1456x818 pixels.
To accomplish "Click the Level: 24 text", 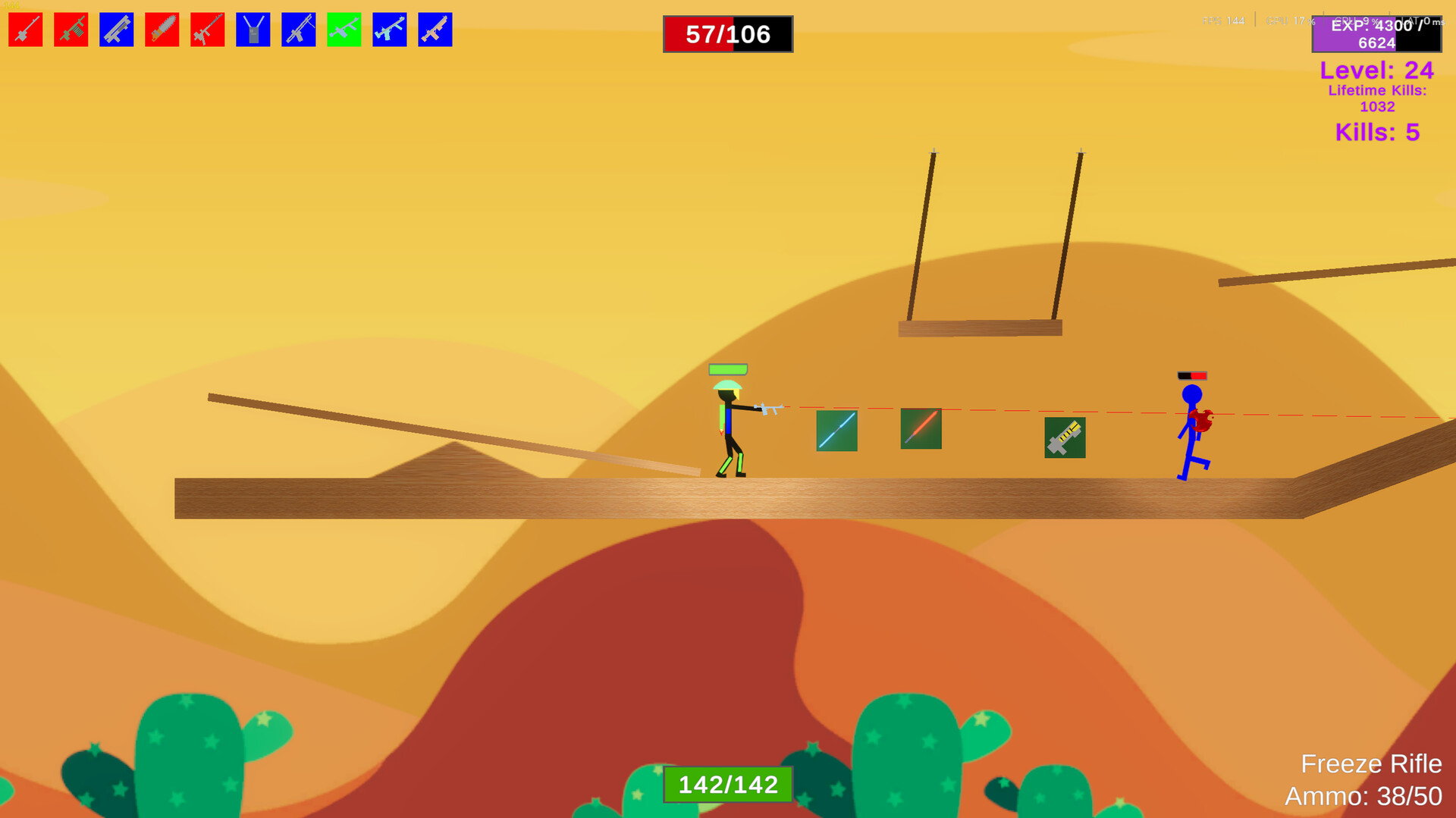I will pyautogui.click(x=1376, y=71).
